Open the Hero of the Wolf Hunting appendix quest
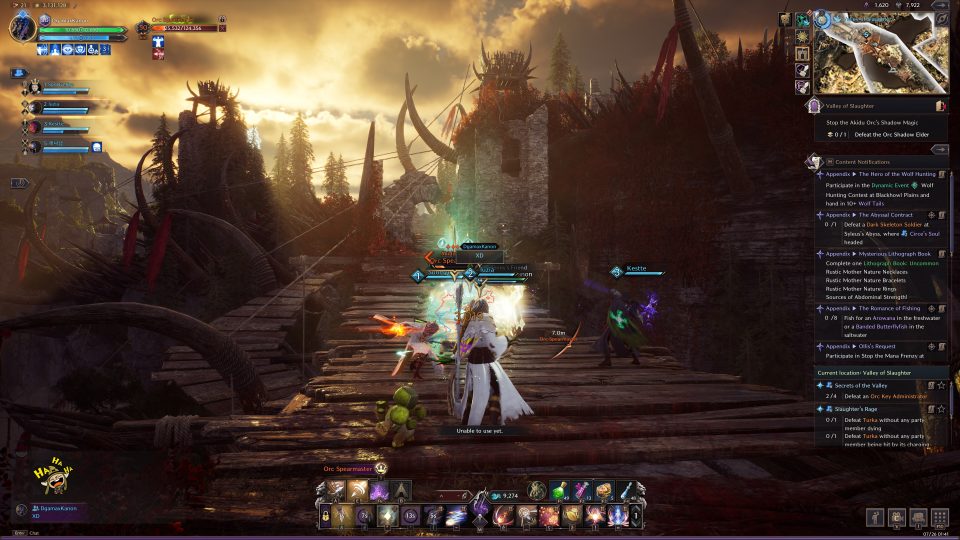960x540 pixels. click(x=880, y=174)
